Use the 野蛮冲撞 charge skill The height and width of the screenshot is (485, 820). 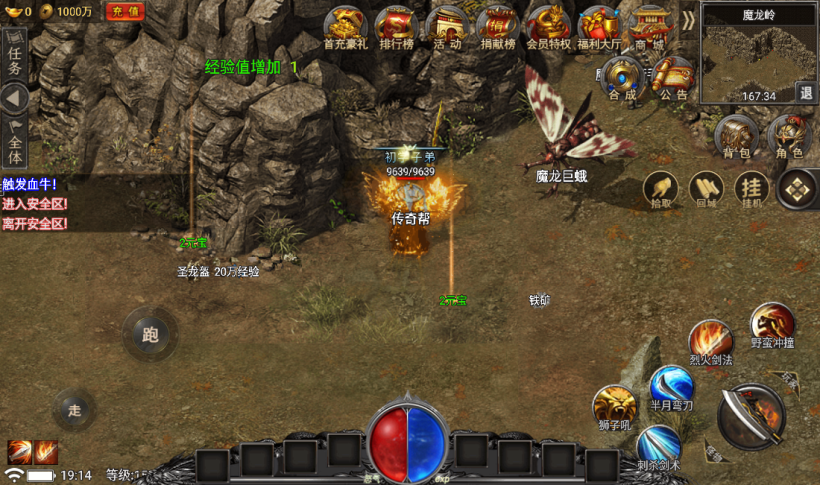pos(773,325)
